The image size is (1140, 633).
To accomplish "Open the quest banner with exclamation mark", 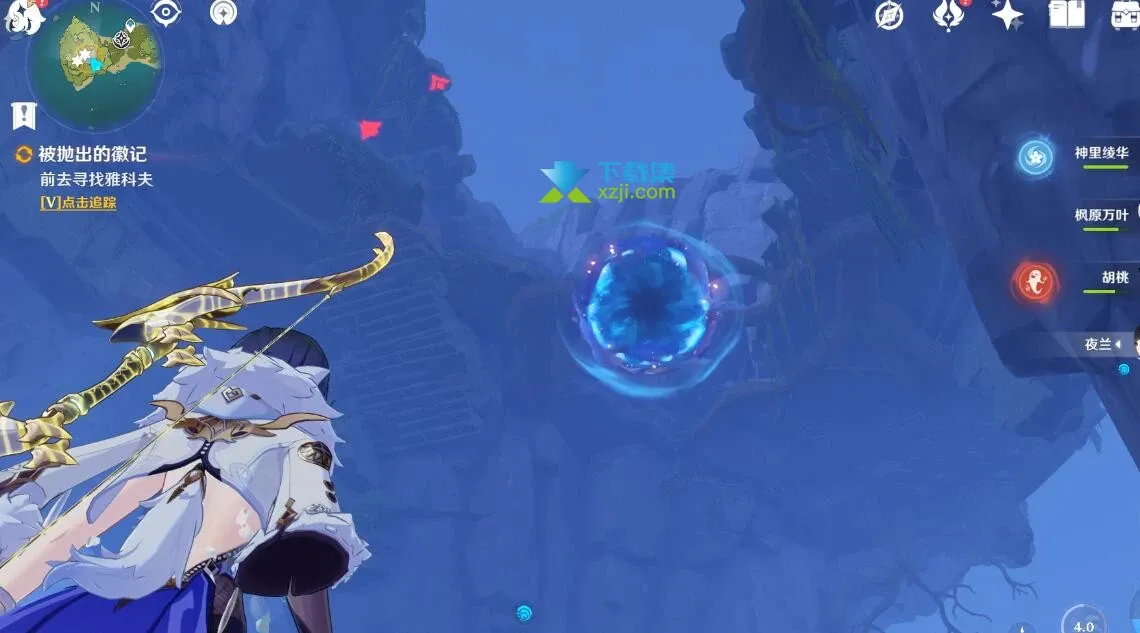I will [23, 116].
